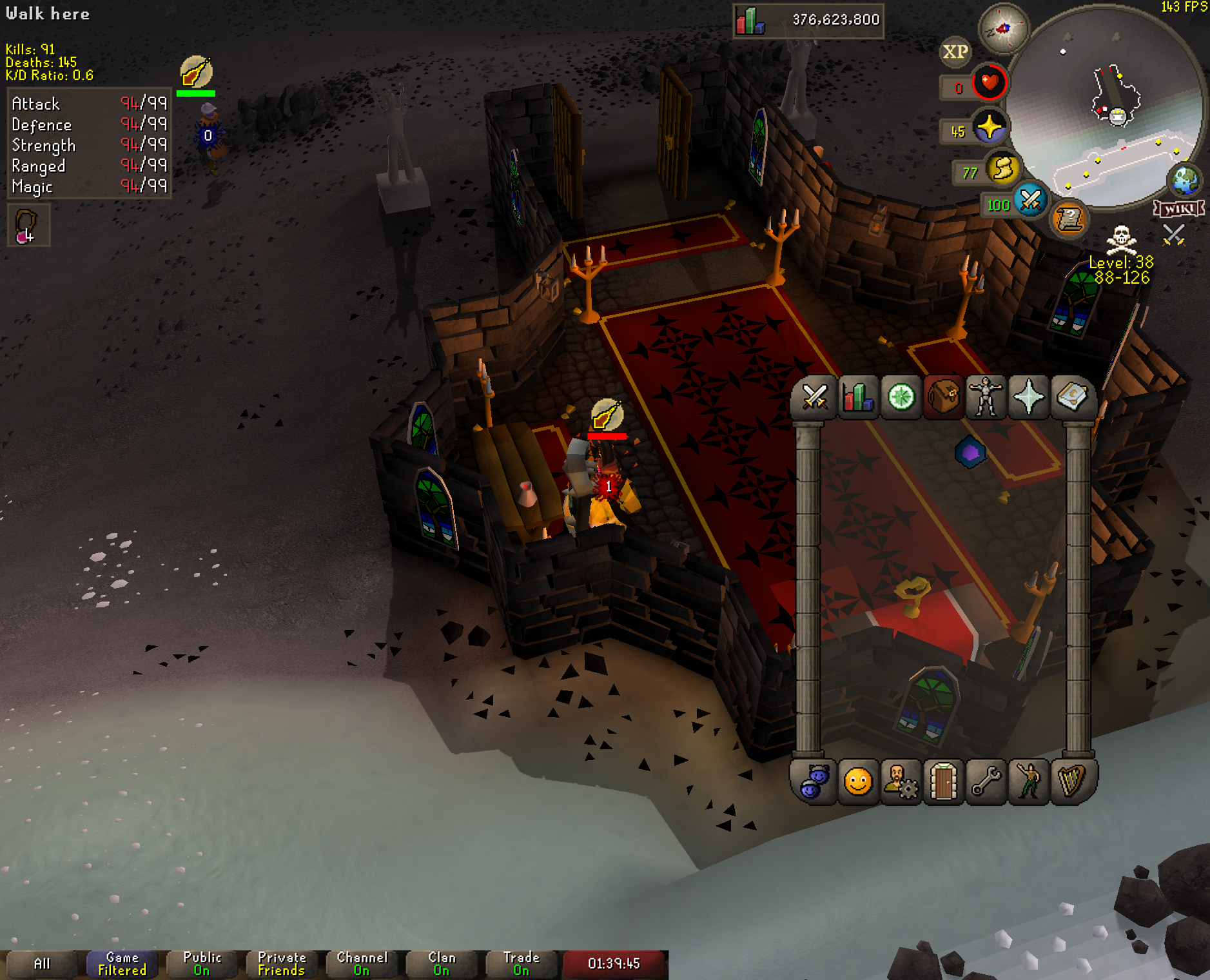Open the World Map globe
This screenshot has width=1210, height=980.
point(1185,181)
